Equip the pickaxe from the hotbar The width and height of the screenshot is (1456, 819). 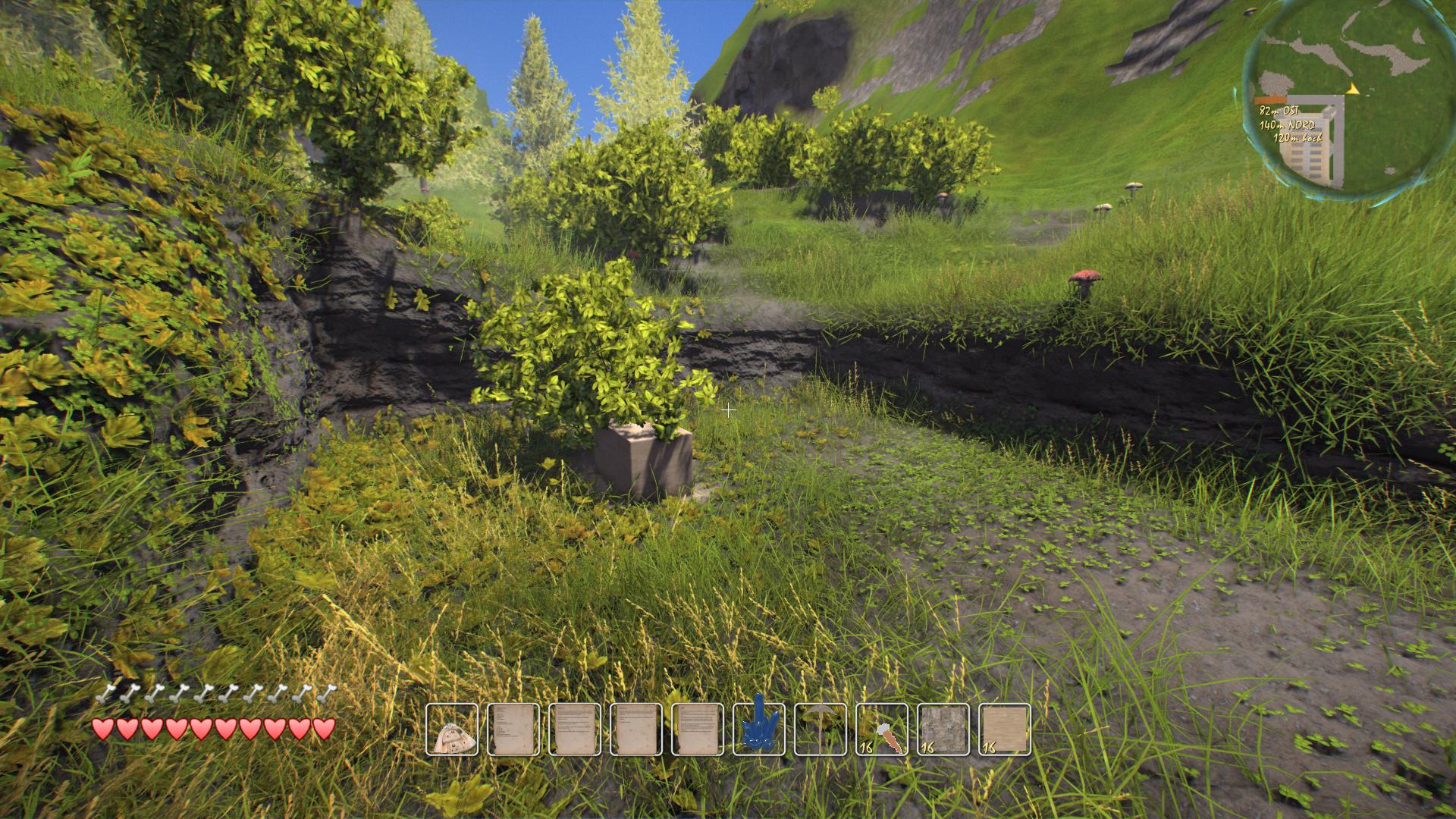(821, 730)
